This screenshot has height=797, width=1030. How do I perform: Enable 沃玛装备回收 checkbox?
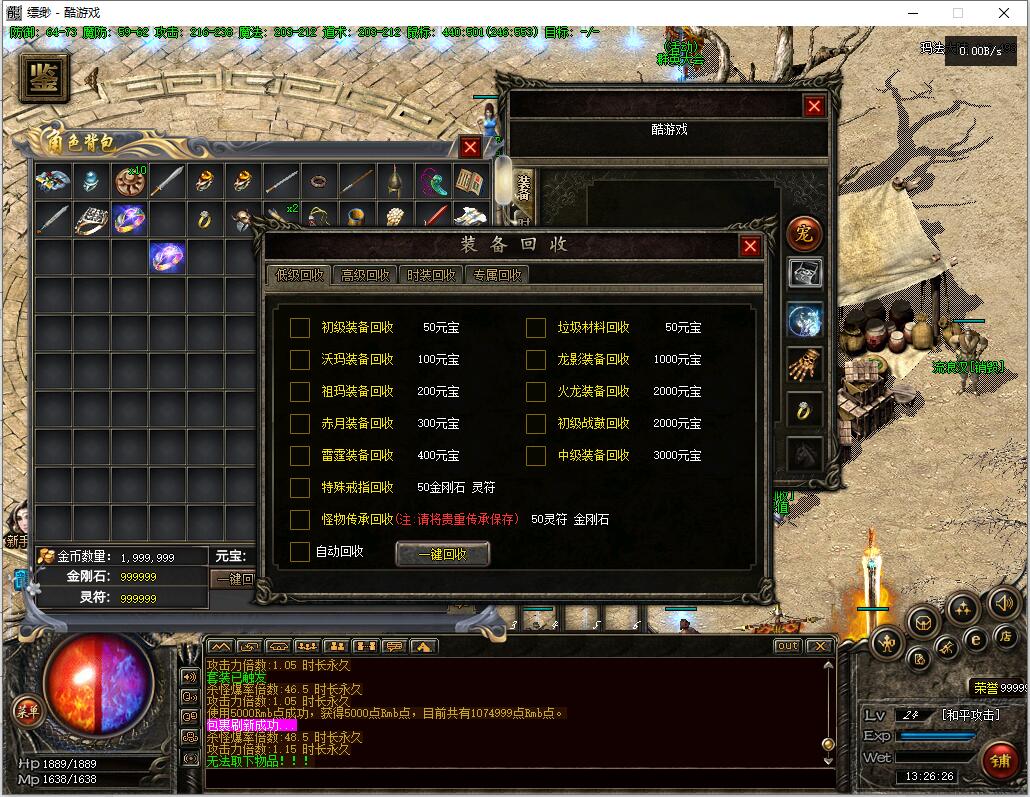pyautogui.click(x=300, y=360)
